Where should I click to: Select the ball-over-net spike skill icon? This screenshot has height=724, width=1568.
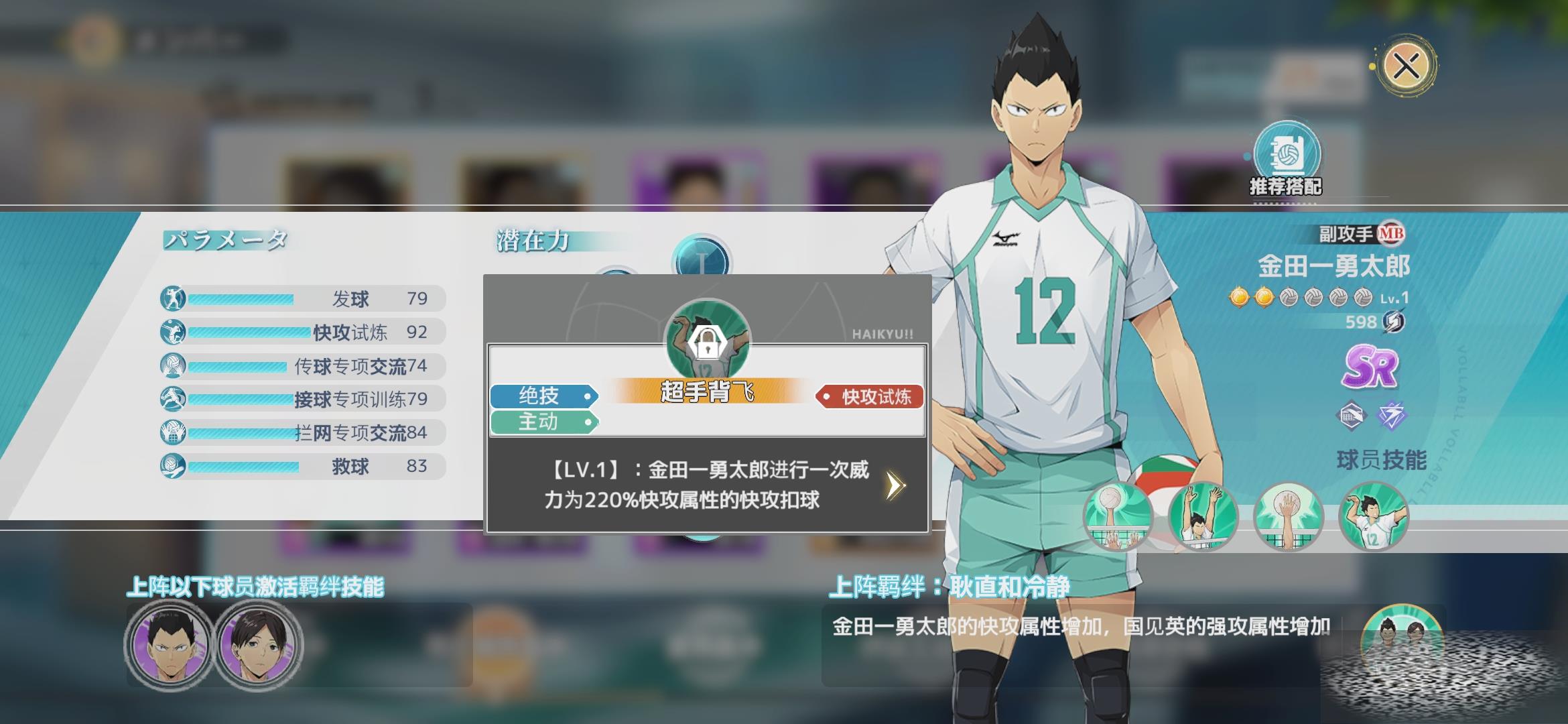click(1118, 516)
